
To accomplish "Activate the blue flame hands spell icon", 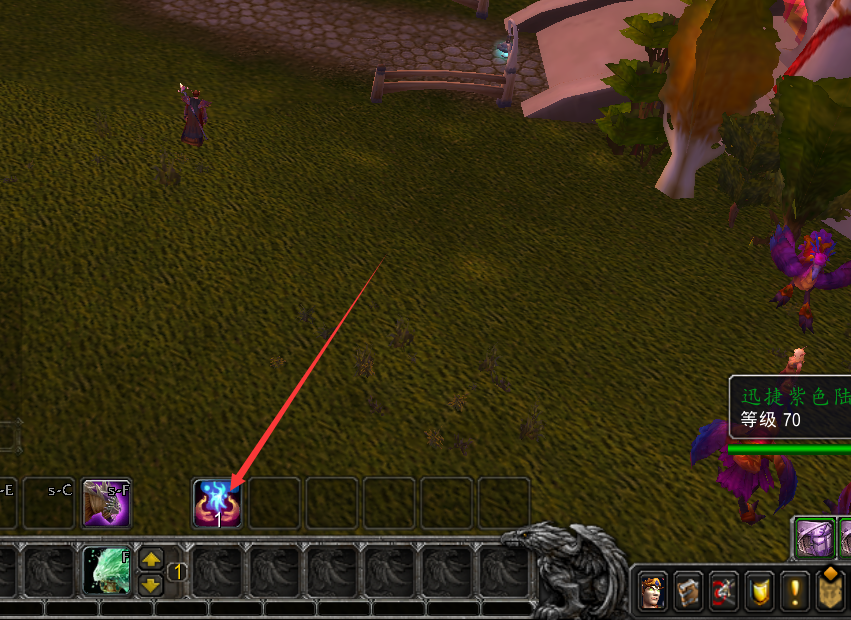I will 217,502.
